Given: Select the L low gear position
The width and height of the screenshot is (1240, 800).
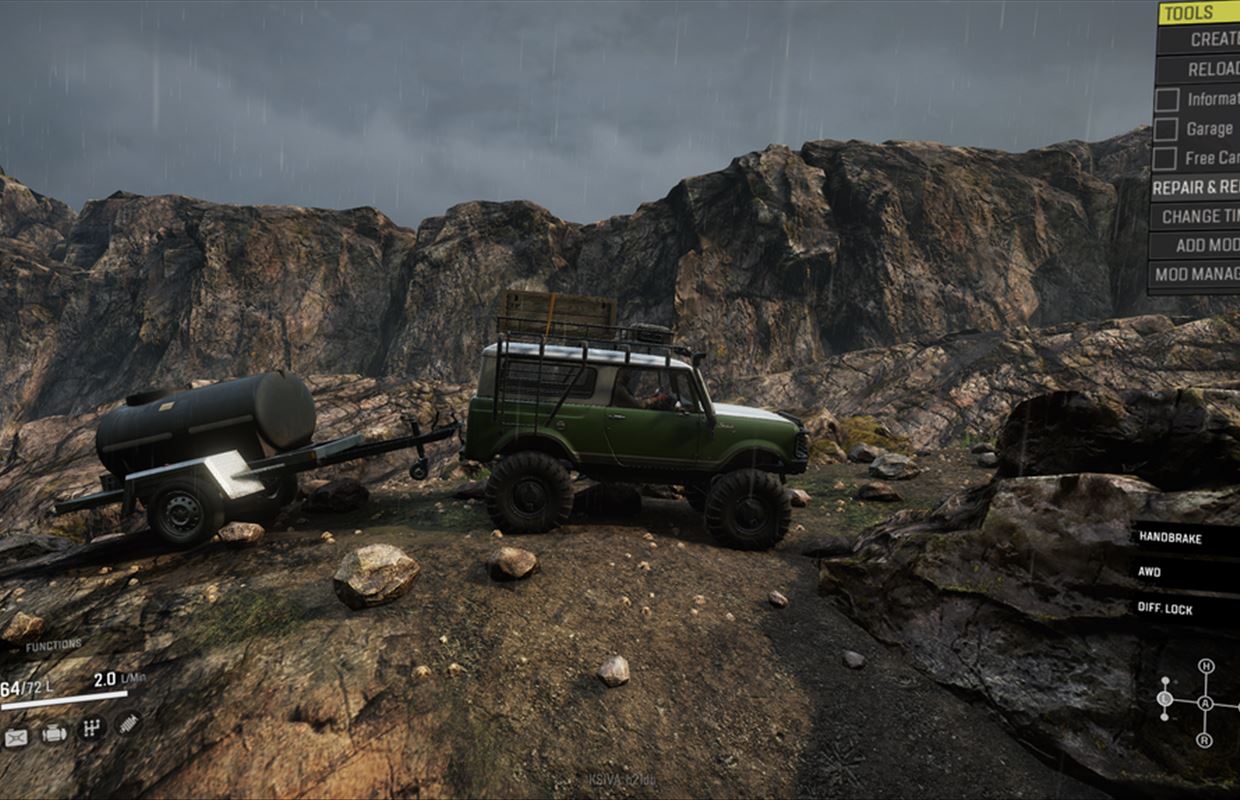Looking at the screenshot, I should point(1165,698).
